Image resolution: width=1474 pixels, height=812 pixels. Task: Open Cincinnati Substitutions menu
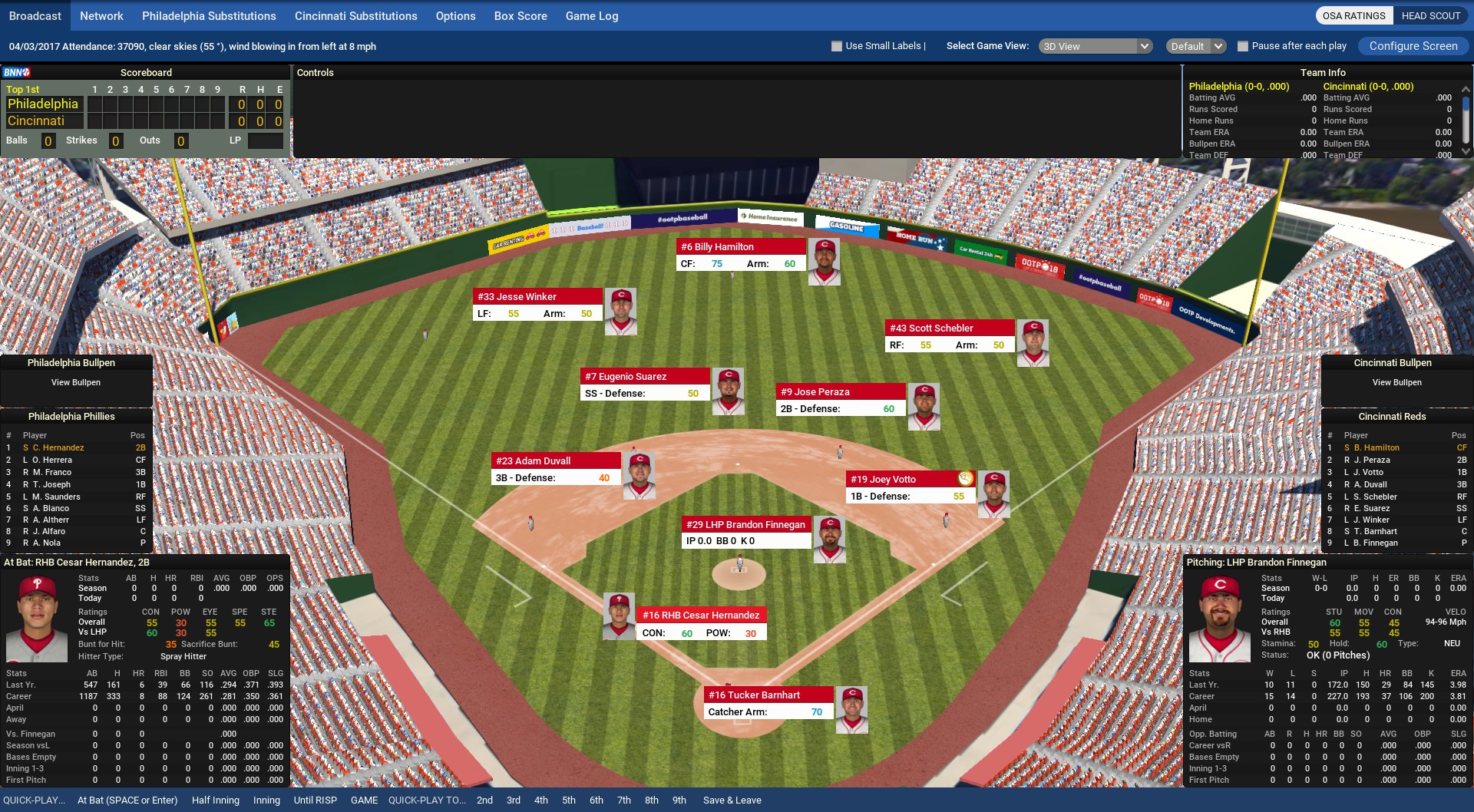(355, 16)
